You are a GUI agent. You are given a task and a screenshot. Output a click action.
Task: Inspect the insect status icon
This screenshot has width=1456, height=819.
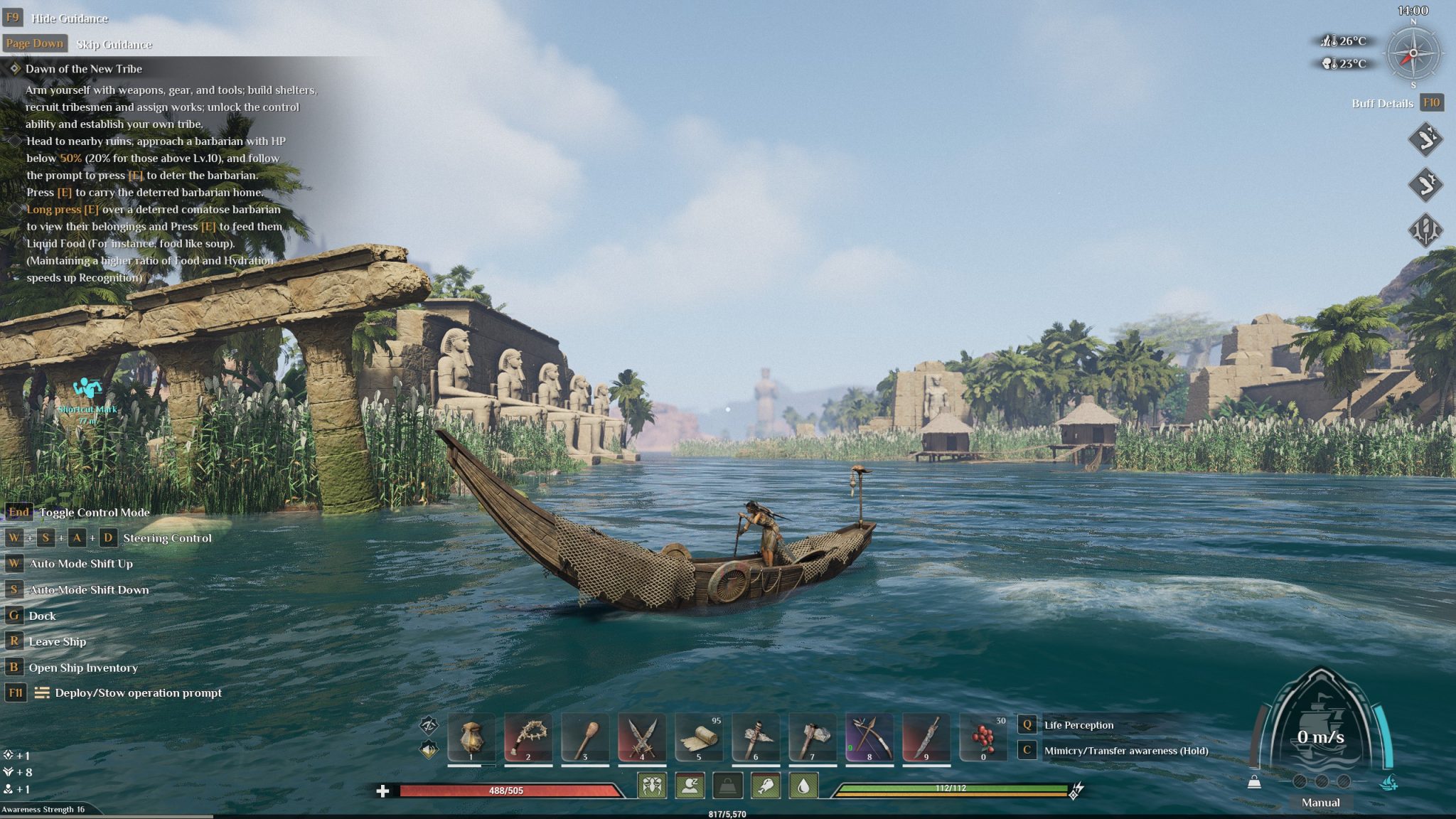click(652, 786)
